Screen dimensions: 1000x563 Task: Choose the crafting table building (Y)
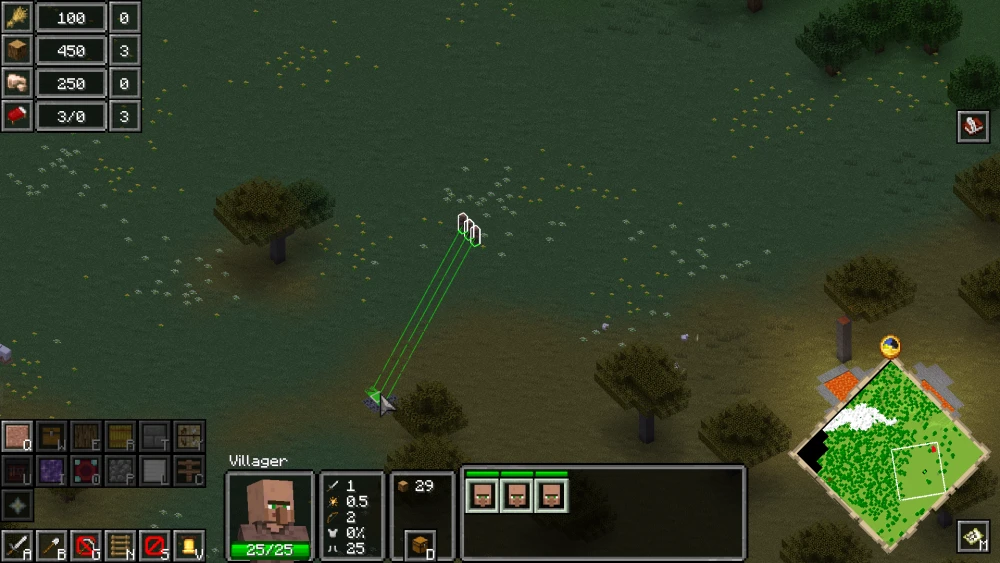(x=188, y=437)
